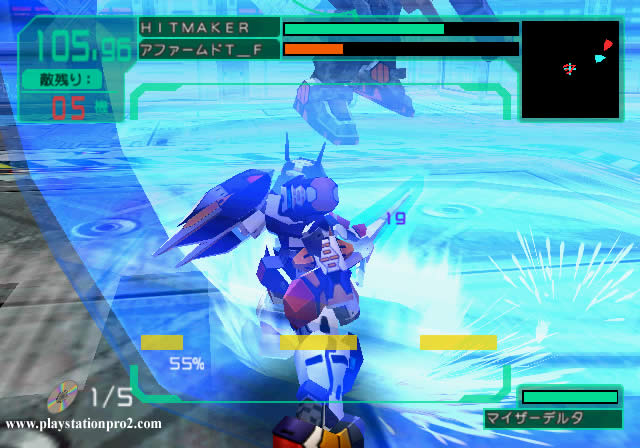Click the マイザーデルタ player name plate
The image size is (640, 448).
[547, 418]
